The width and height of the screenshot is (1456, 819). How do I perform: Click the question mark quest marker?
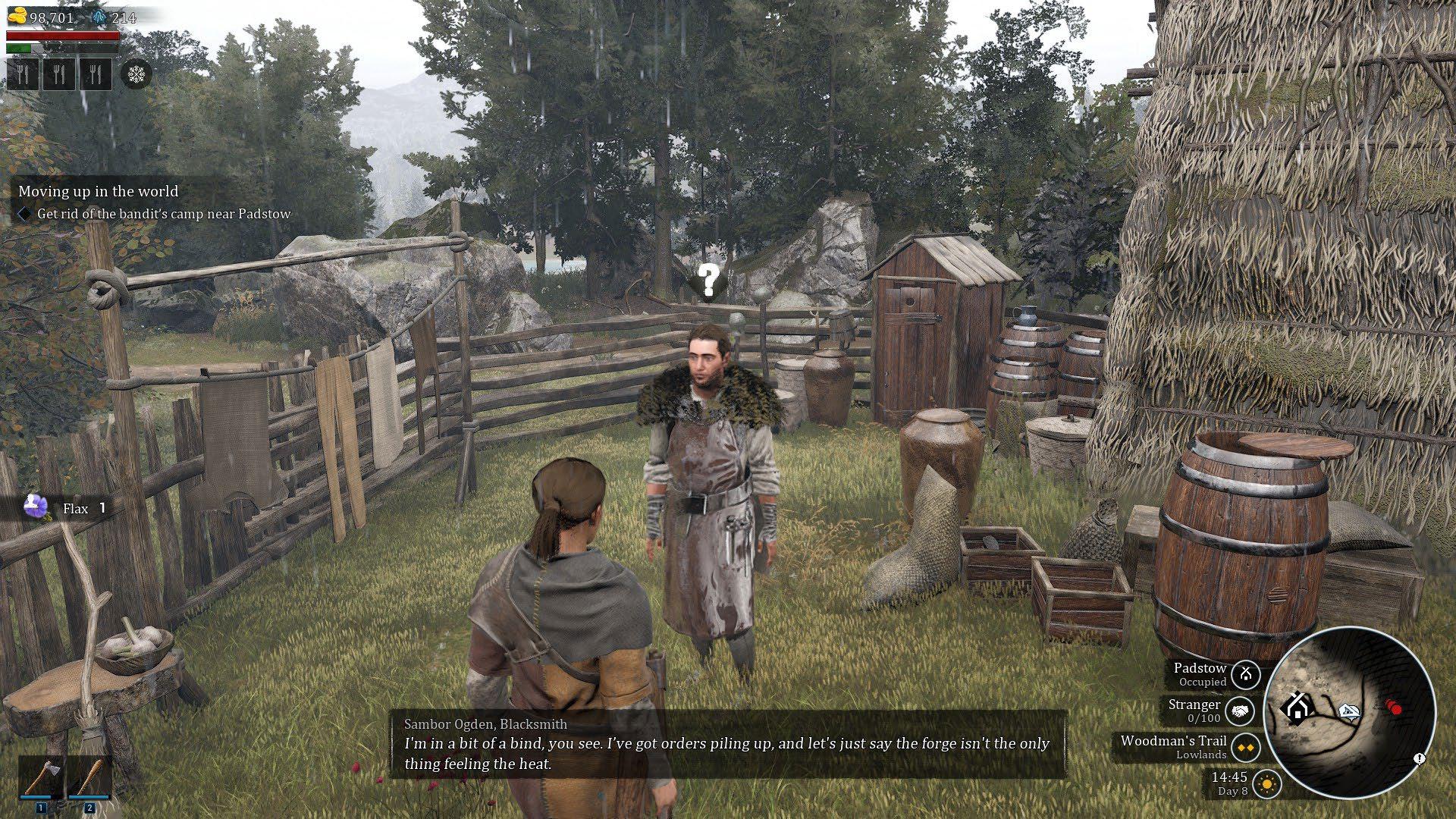click(x=708, y=281)
